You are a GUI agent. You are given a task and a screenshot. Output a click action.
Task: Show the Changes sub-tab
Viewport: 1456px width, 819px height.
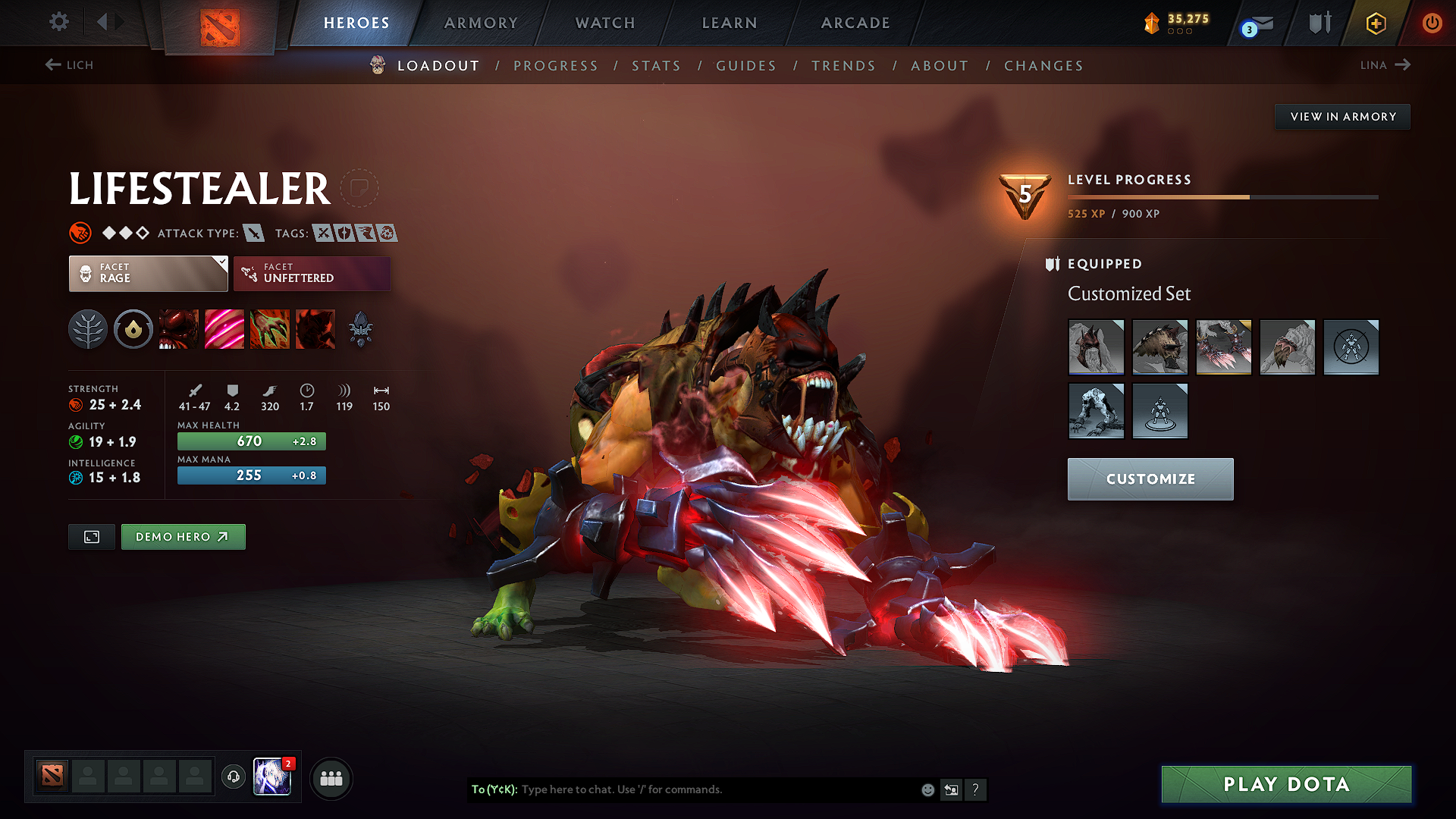[1043, 66]
